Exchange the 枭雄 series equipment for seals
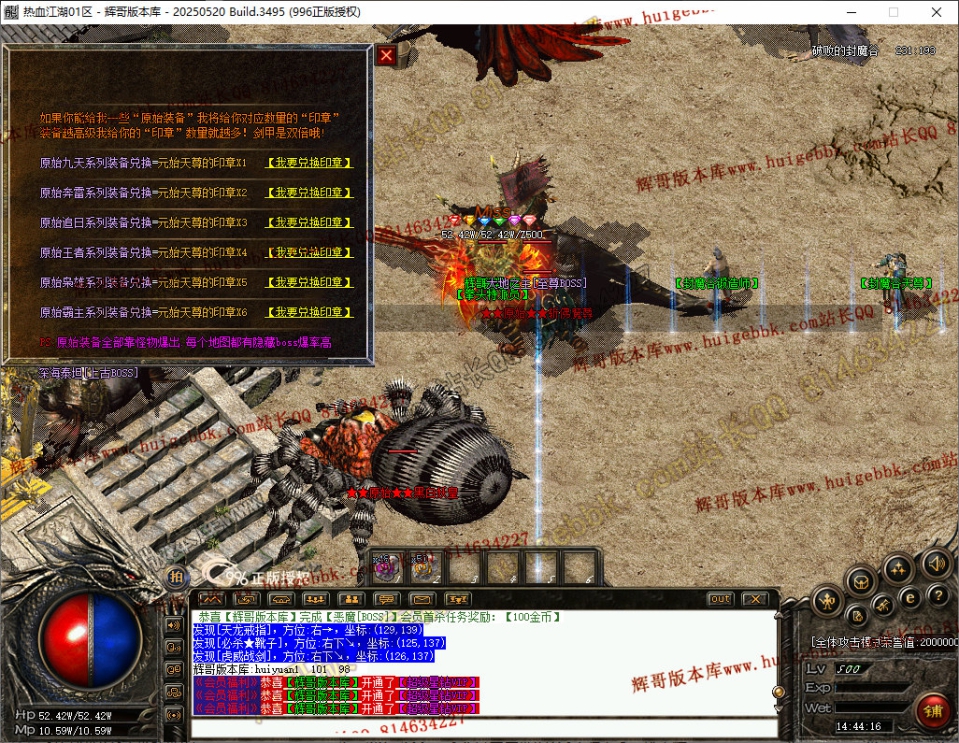Viewport: 959px width, 743px height. point(309,283)
